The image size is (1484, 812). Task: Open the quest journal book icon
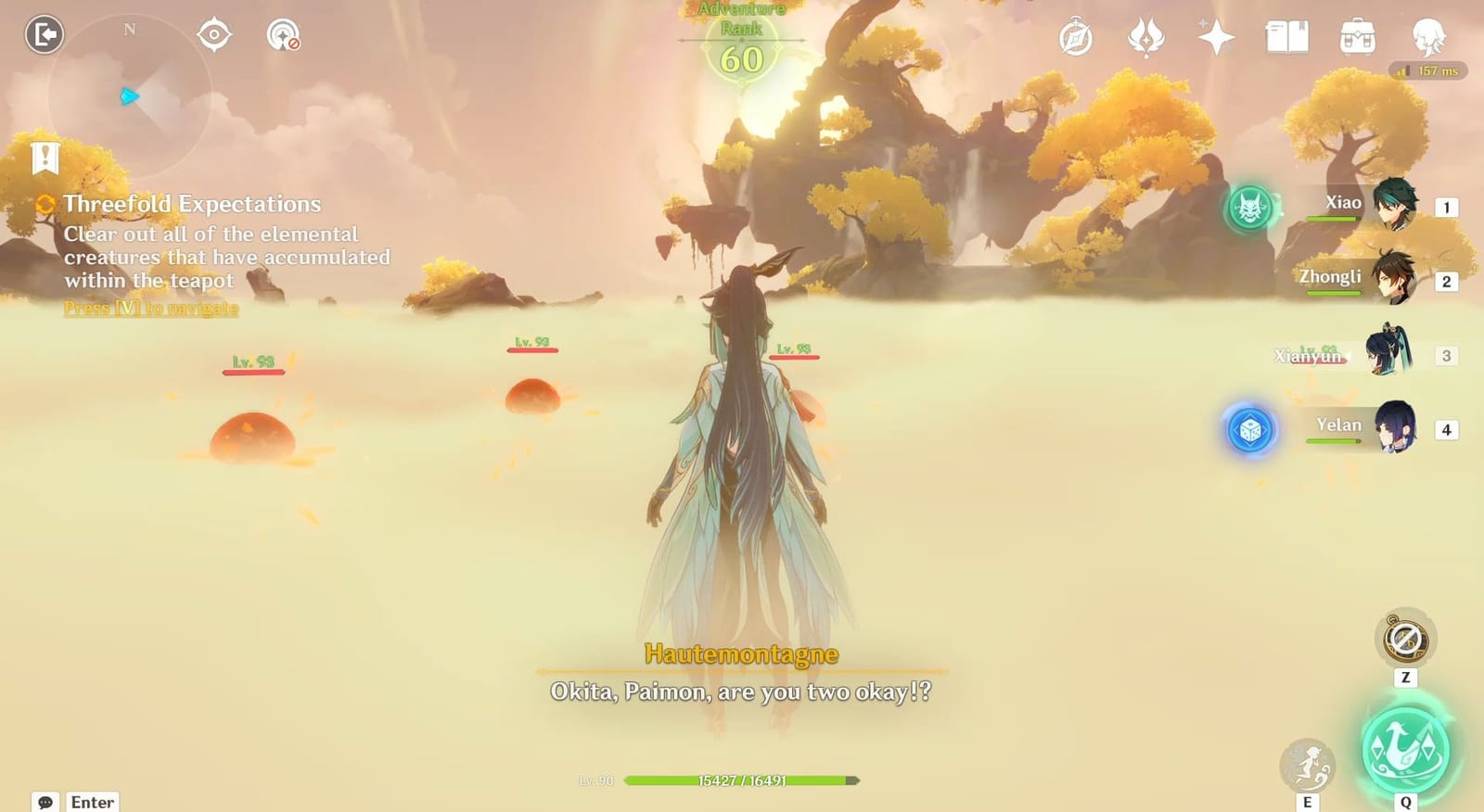click(x=1289, y=37)
